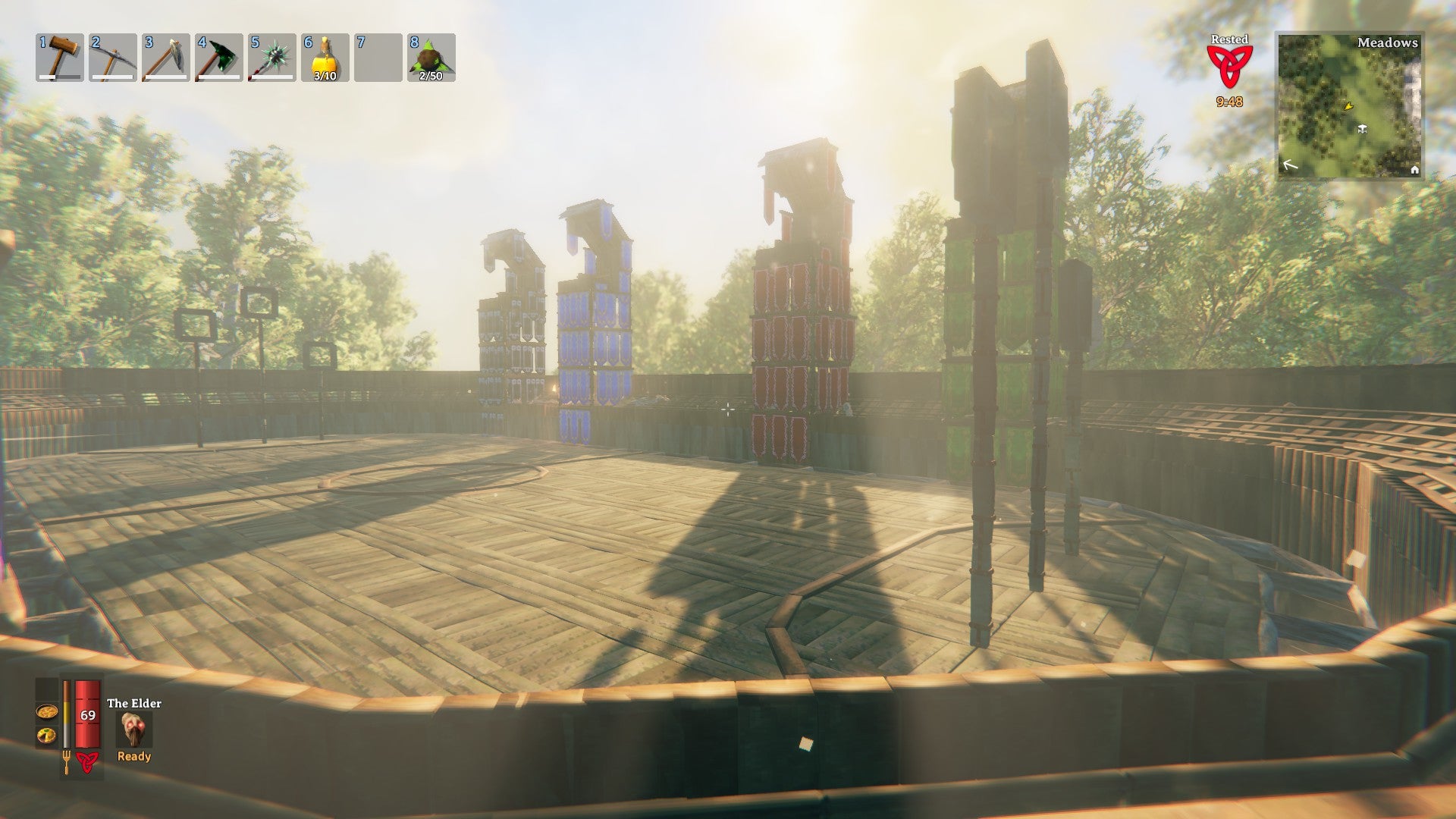The width and height of the screenshot is (1456, 819).
Task: Click the Rested status effect icon
Action: pyautogui.click(x=1229, y=65)
